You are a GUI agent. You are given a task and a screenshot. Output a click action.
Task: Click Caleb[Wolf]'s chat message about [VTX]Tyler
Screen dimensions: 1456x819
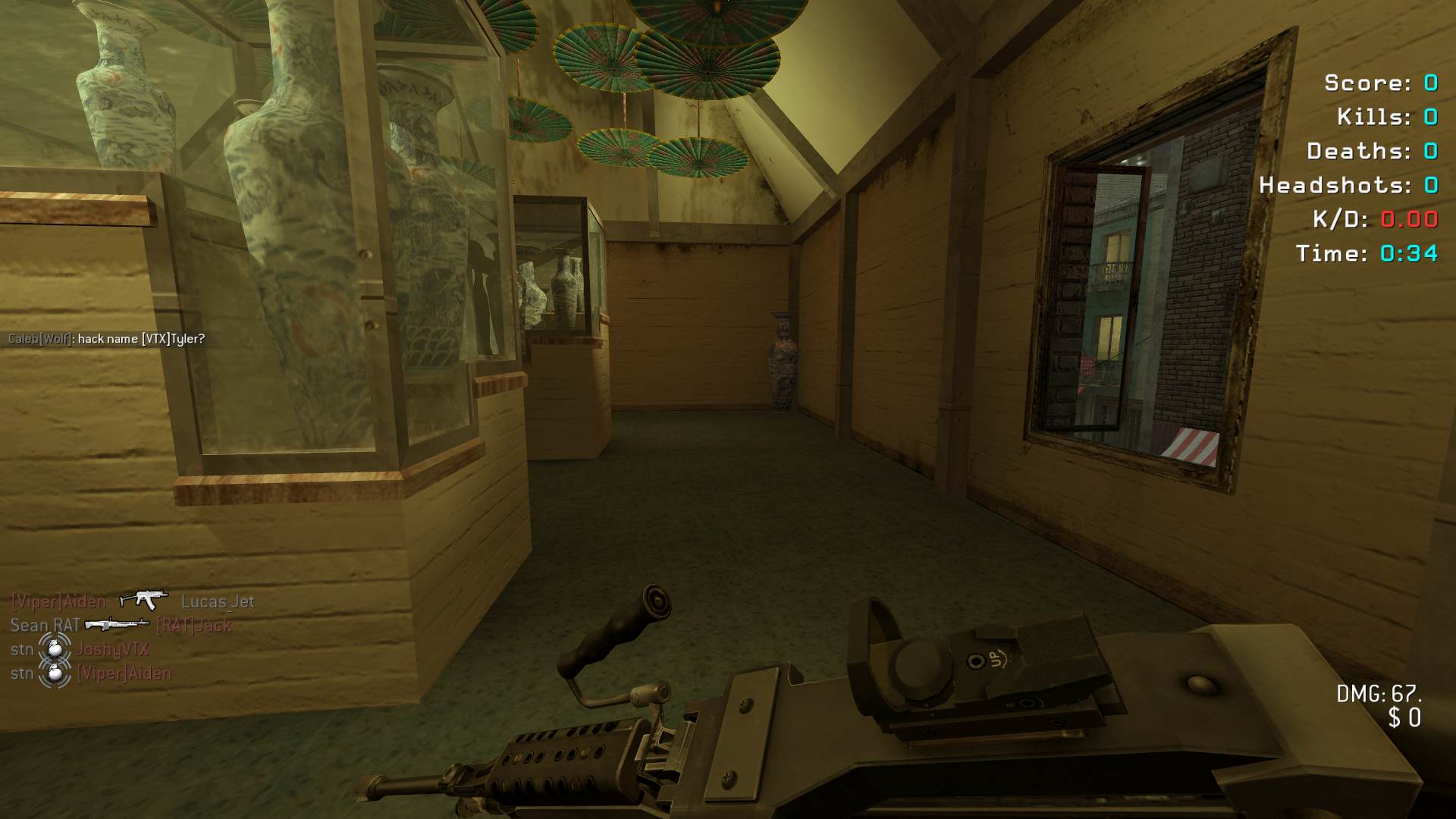pyautogui.click(x=106, y=339)
